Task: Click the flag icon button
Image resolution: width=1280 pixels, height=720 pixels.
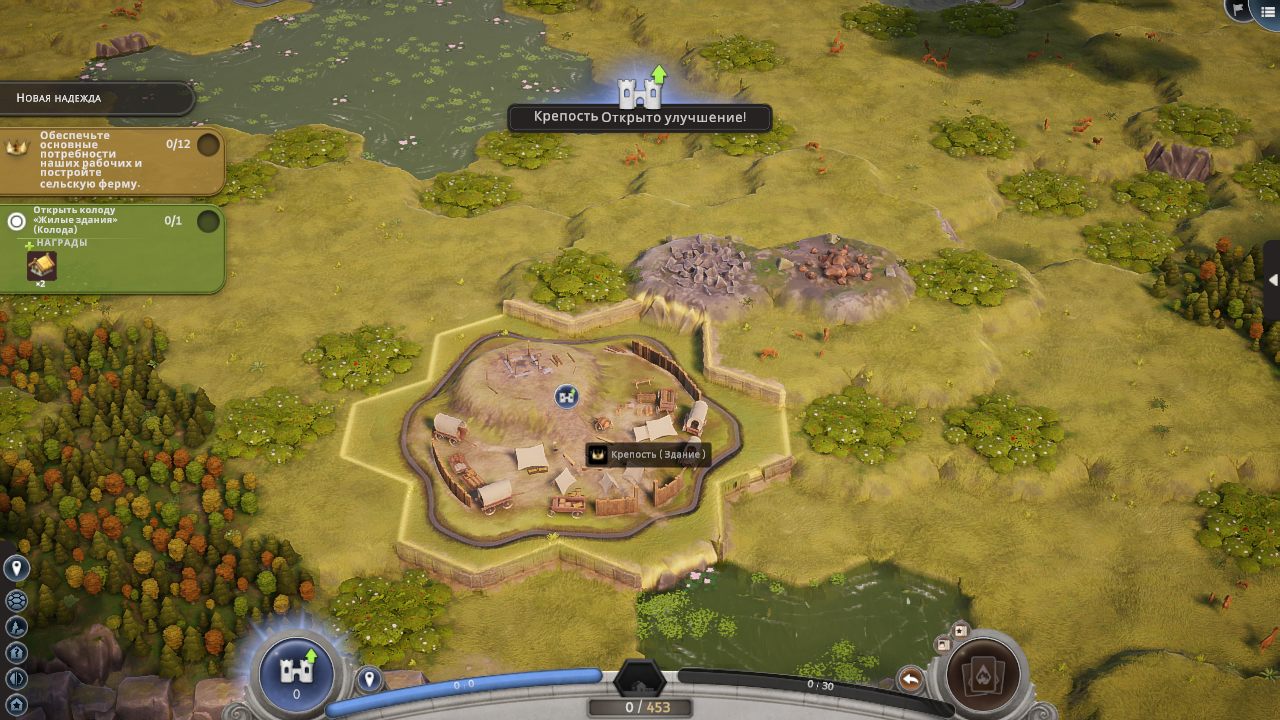Action: [x=1238, y=10]
